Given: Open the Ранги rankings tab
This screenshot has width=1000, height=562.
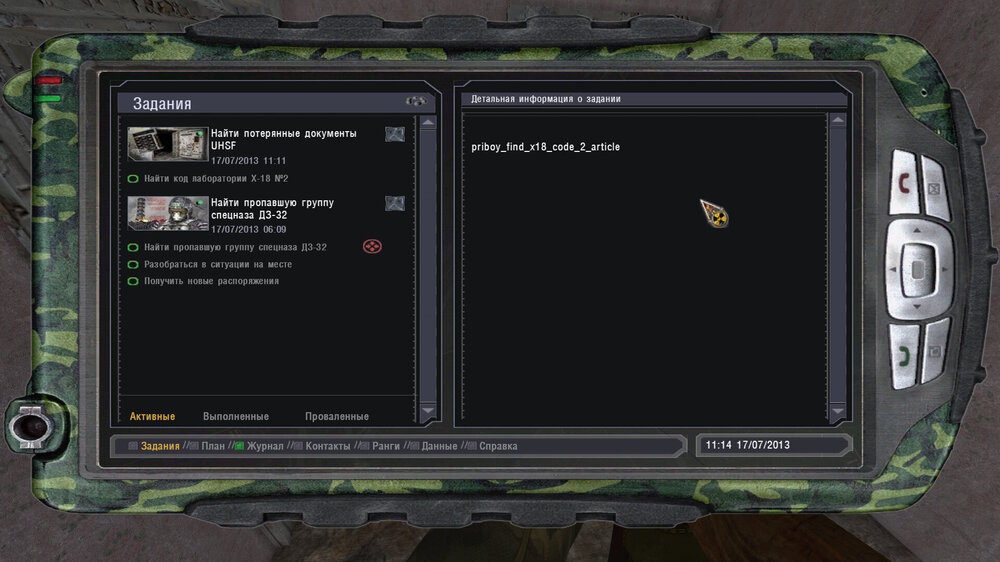Looking at the screenshot, I should pos(385,446).
